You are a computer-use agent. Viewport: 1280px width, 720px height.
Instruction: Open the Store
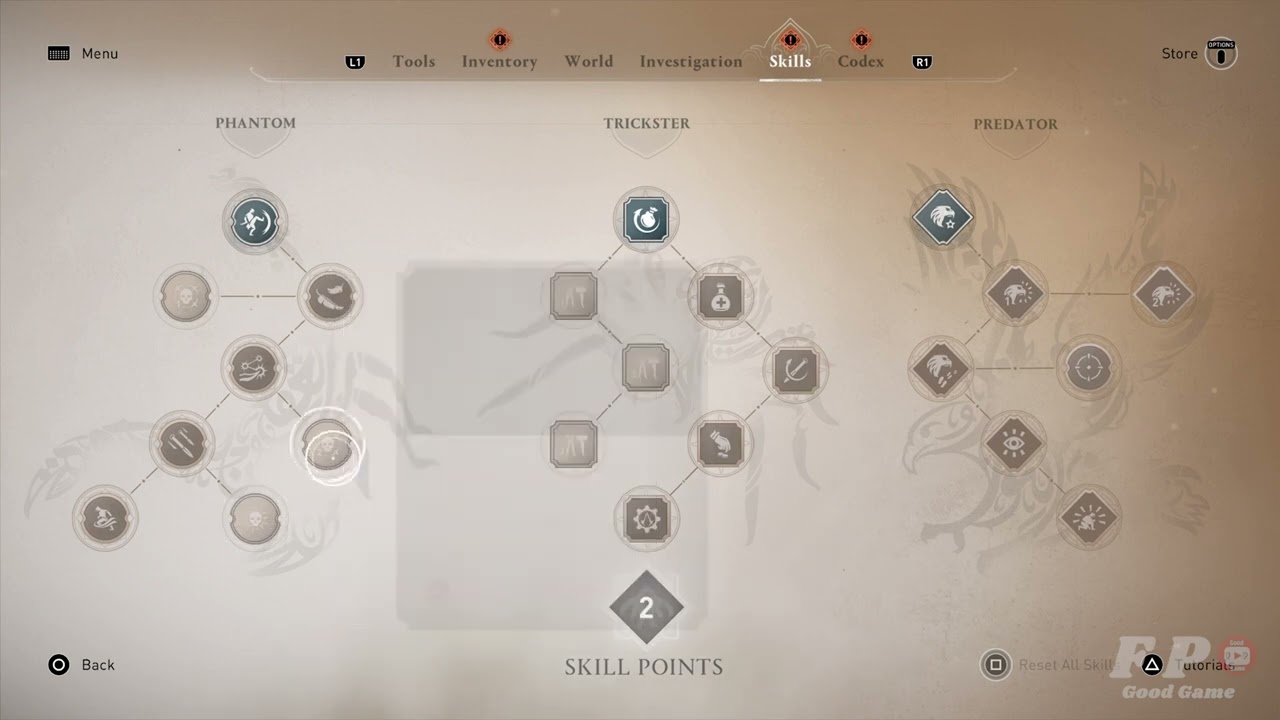pyautogui.click(x=1179, y=53)
